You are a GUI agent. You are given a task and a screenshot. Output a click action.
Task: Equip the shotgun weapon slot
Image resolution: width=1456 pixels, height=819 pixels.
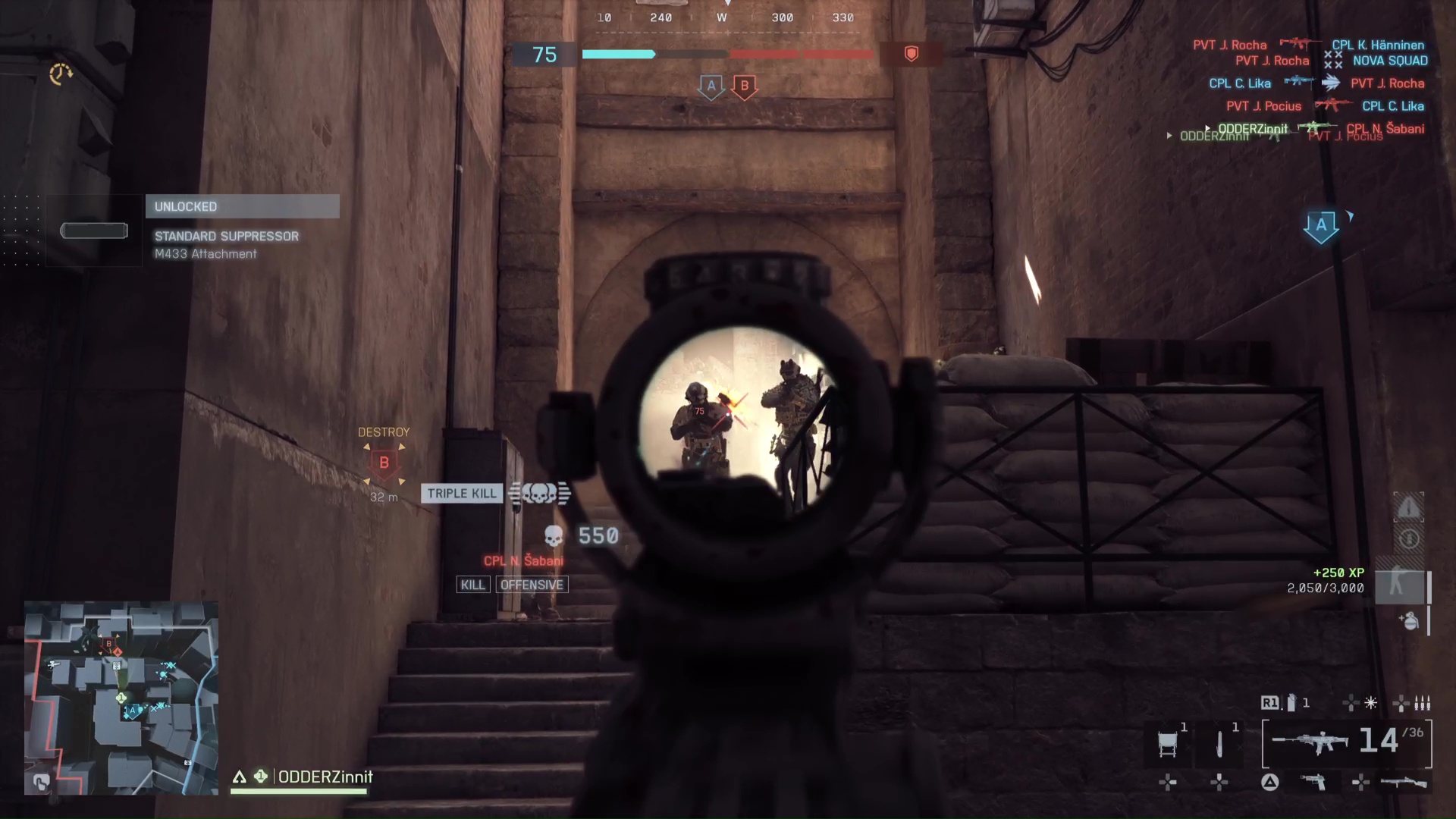(1403, 782)
